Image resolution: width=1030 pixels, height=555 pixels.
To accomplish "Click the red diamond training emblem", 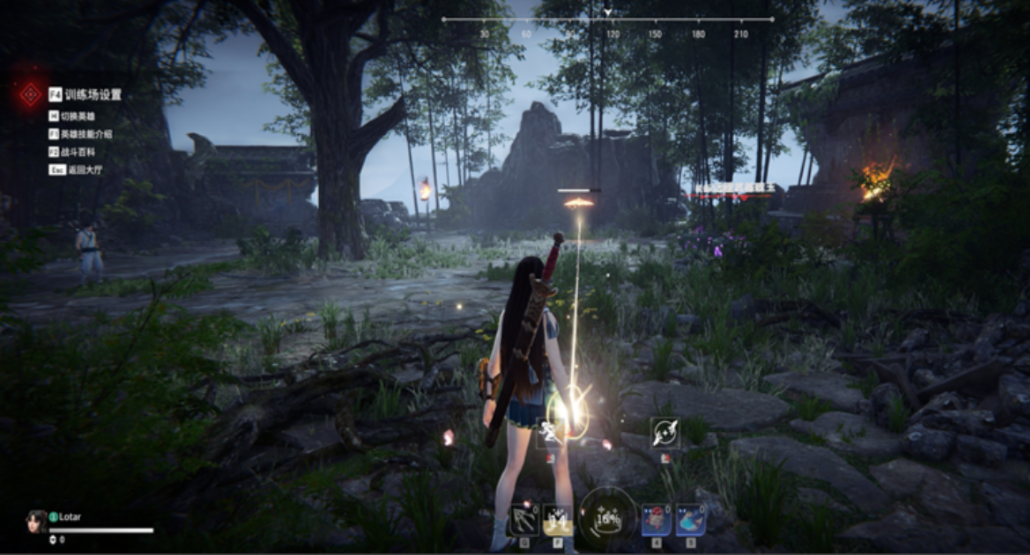I will coord(28,95).
